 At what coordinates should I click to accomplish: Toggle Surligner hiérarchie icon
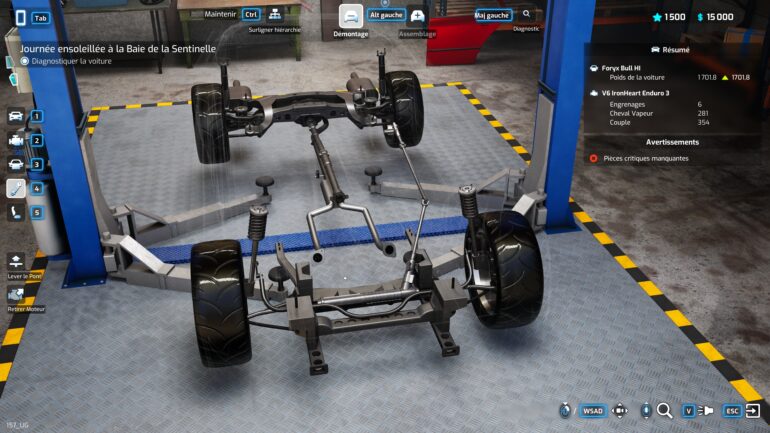(x=275, y=15)
